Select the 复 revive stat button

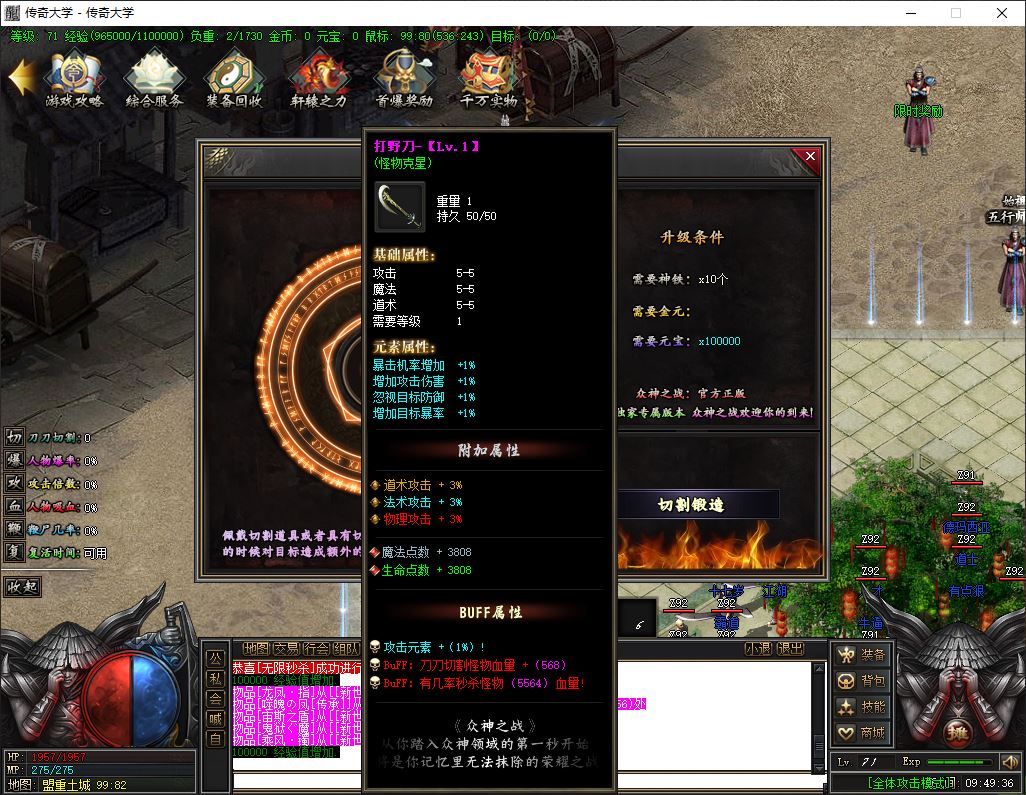[14, 552]
